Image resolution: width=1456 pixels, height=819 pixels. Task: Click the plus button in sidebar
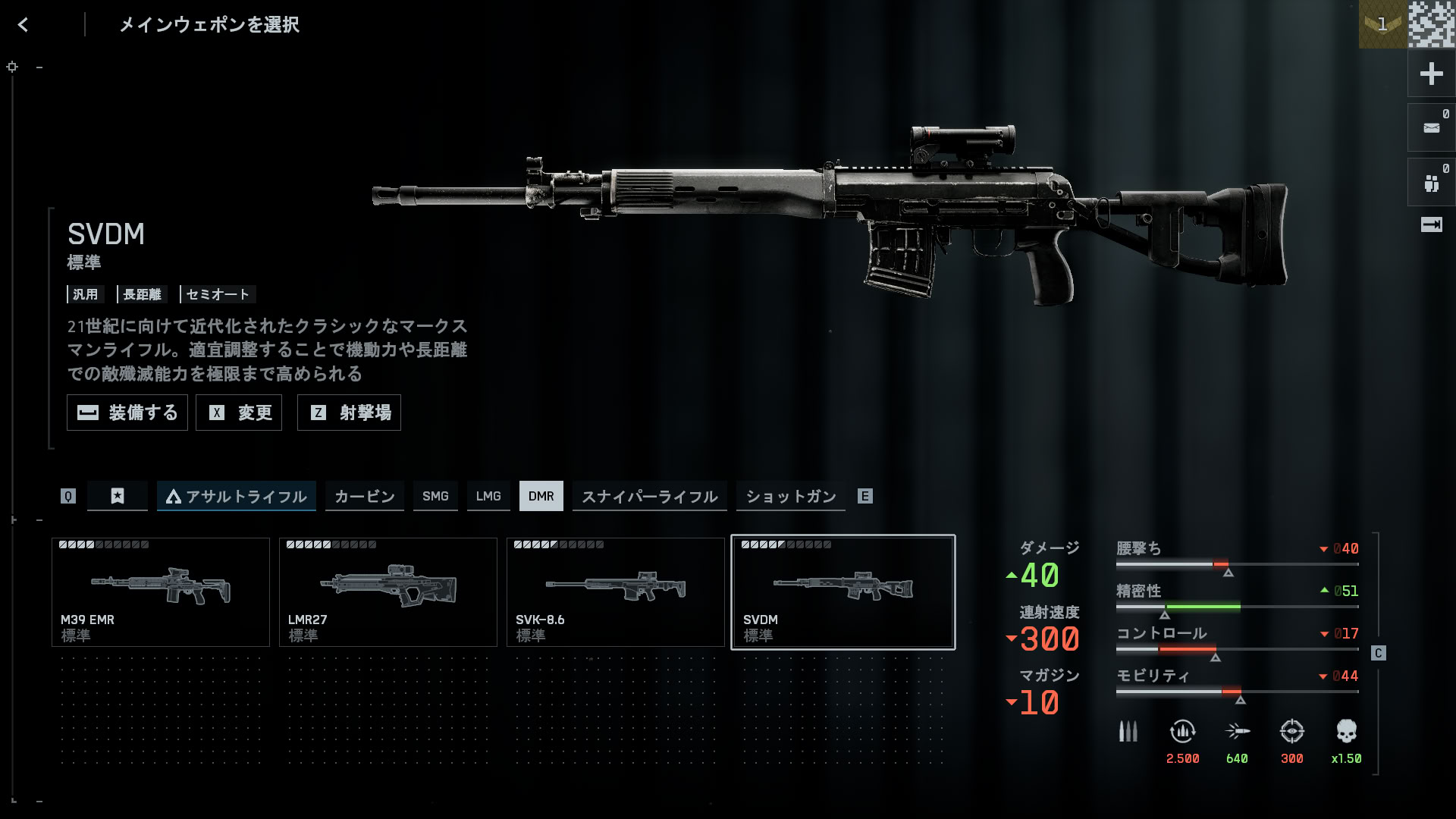click(1431, 74)
